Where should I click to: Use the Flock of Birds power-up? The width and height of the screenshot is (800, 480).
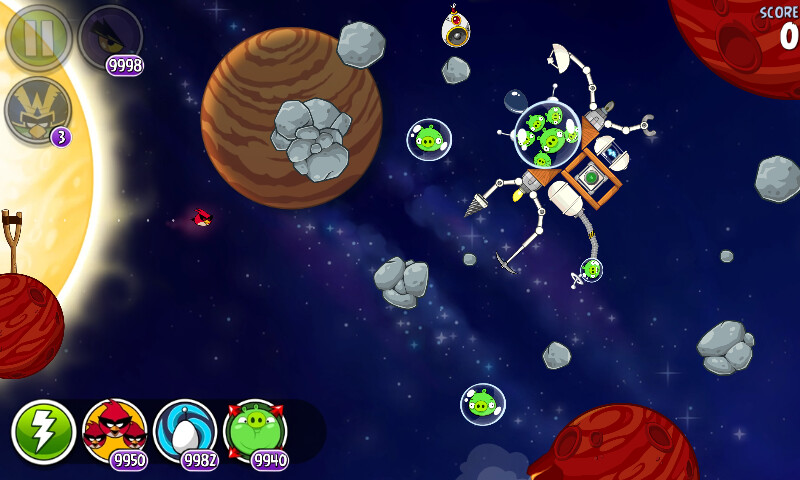pyautogui.click(x=114, y=431)
